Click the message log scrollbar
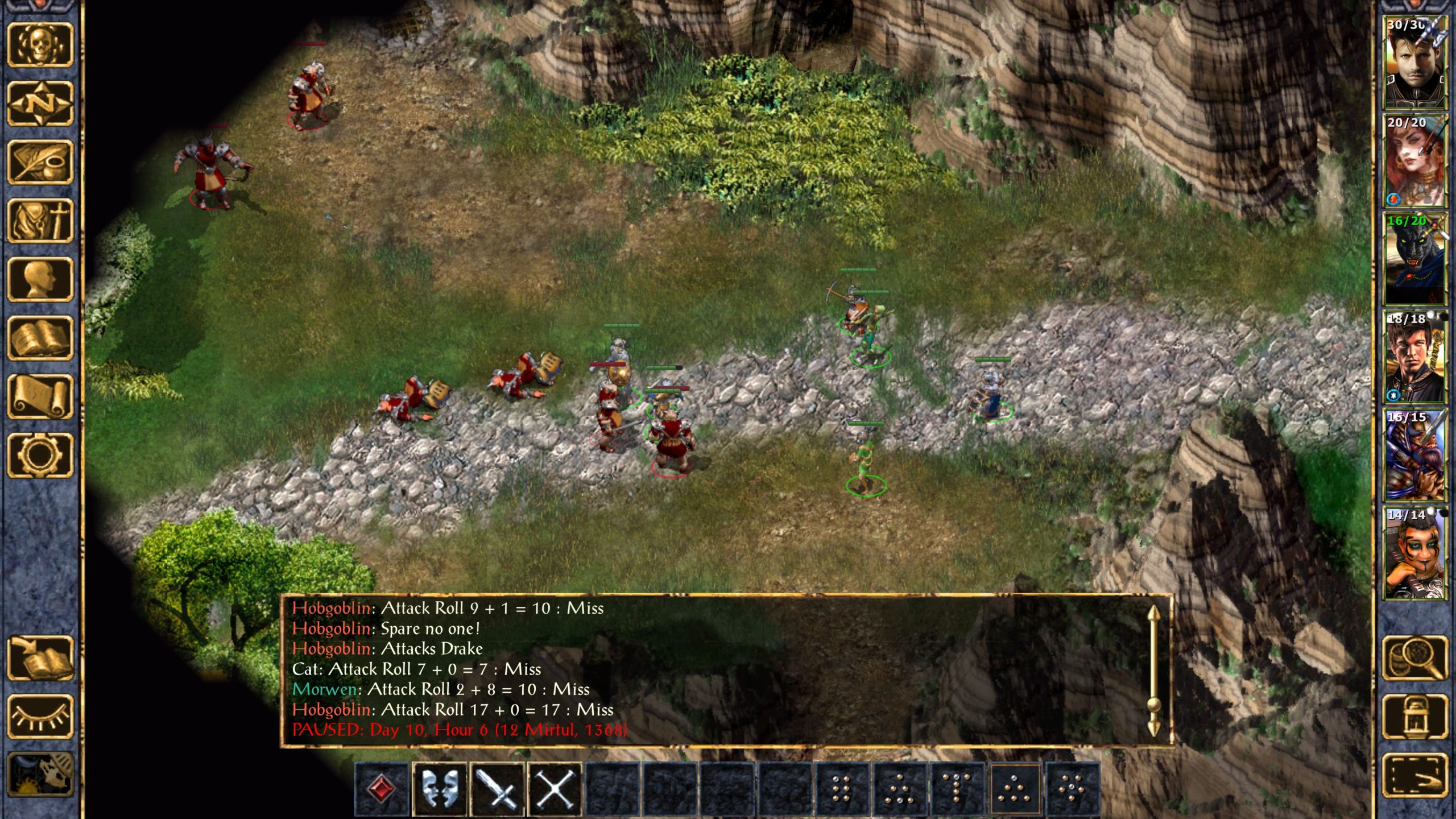 tap(1153, 671)
